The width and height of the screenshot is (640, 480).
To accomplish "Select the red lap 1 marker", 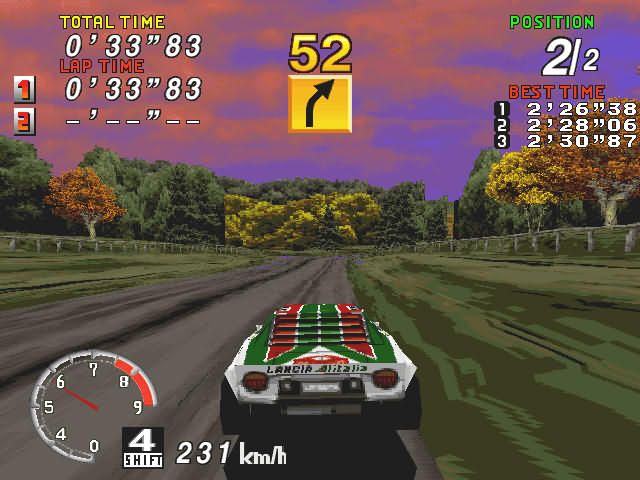I will [24, 89].
